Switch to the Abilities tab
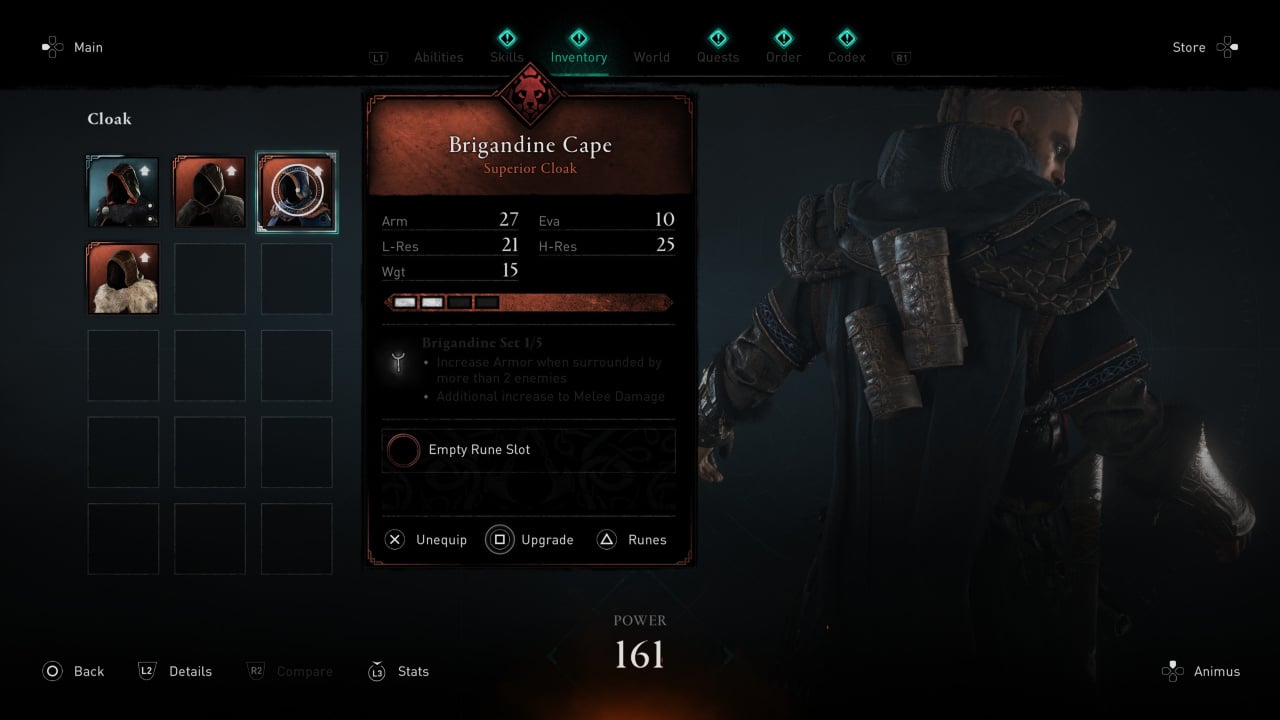 (438, 57)
